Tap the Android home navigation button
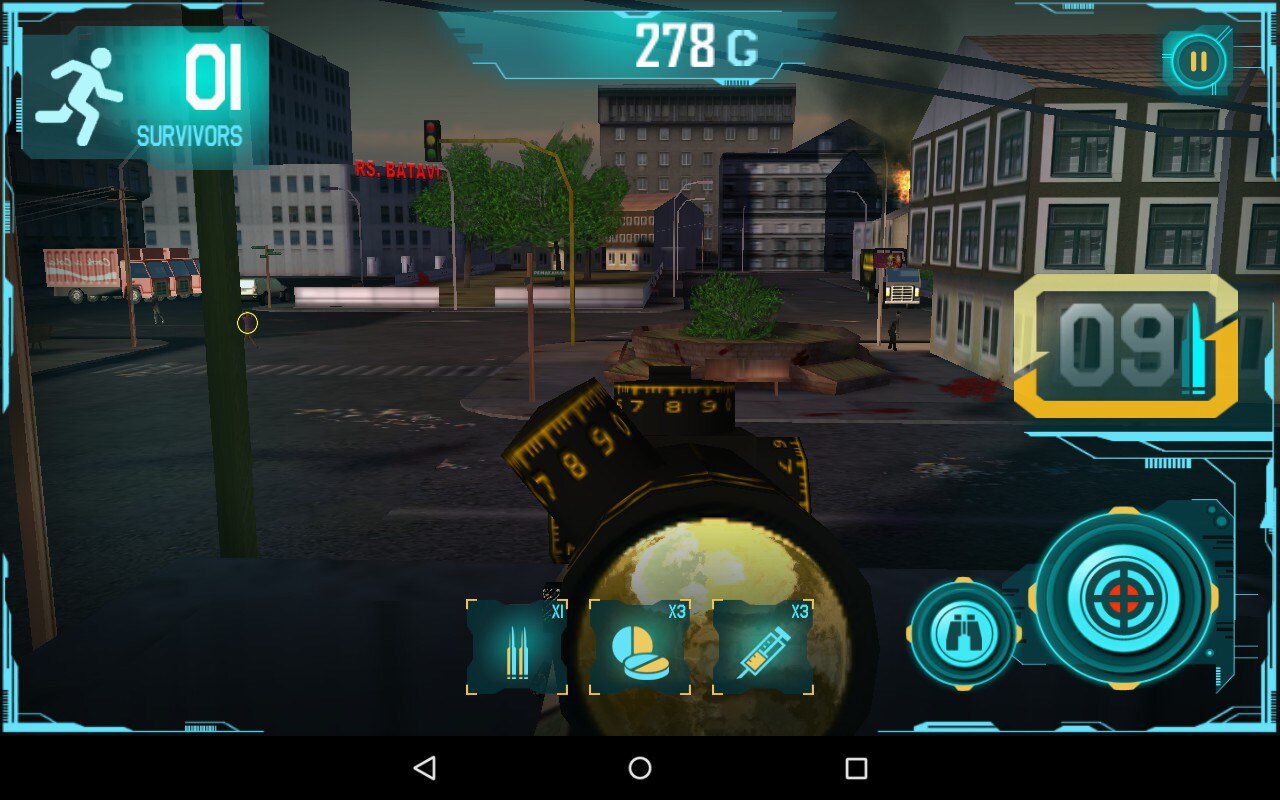The height and width of the screenshot is (800, 1280). 640,768
